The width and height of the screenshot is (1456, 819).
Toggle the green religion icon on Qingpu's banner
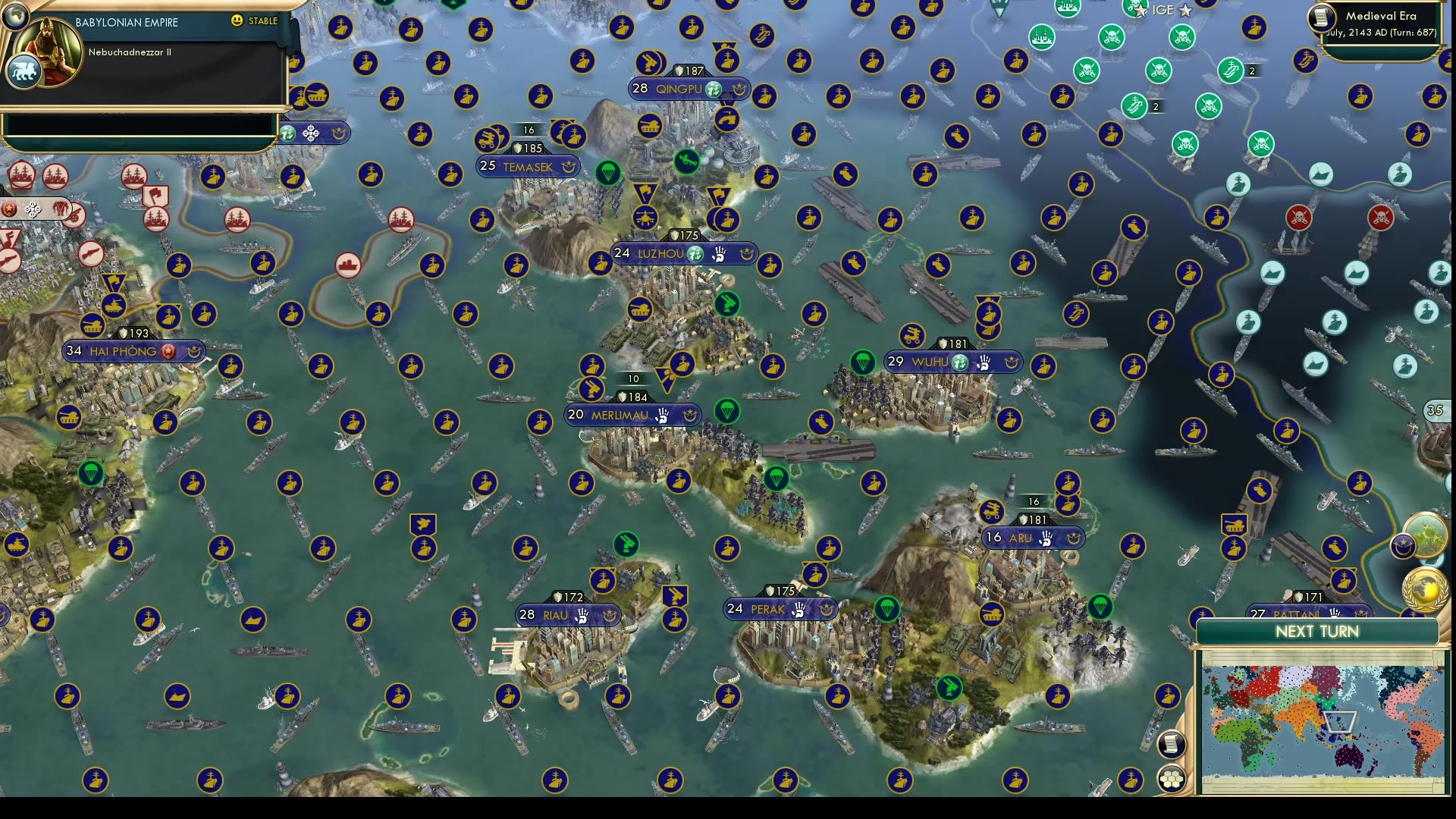click(711, 88)
